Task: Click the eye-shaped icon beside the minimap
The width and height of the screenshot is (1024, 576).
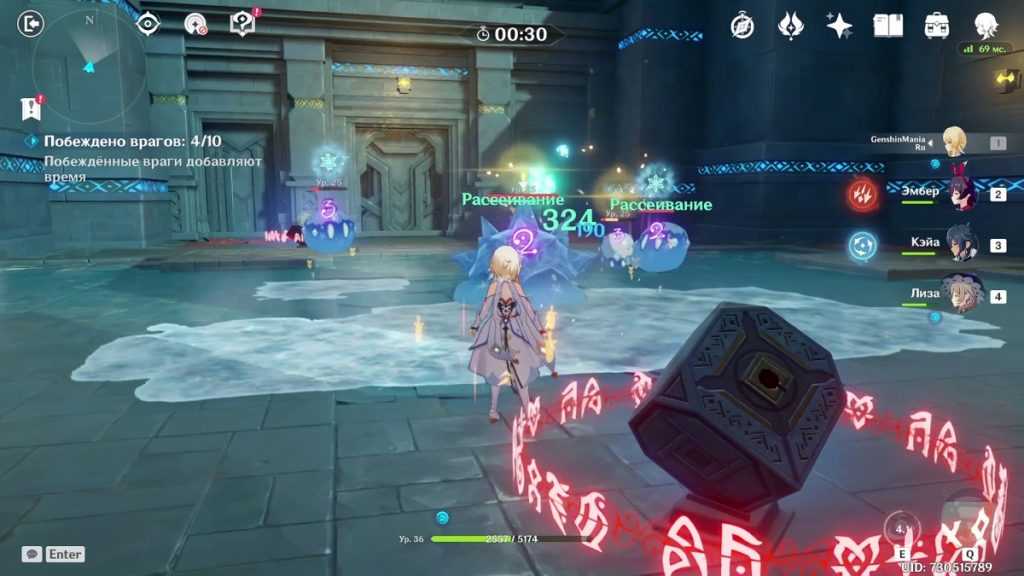Action: (x=148, y=24)
